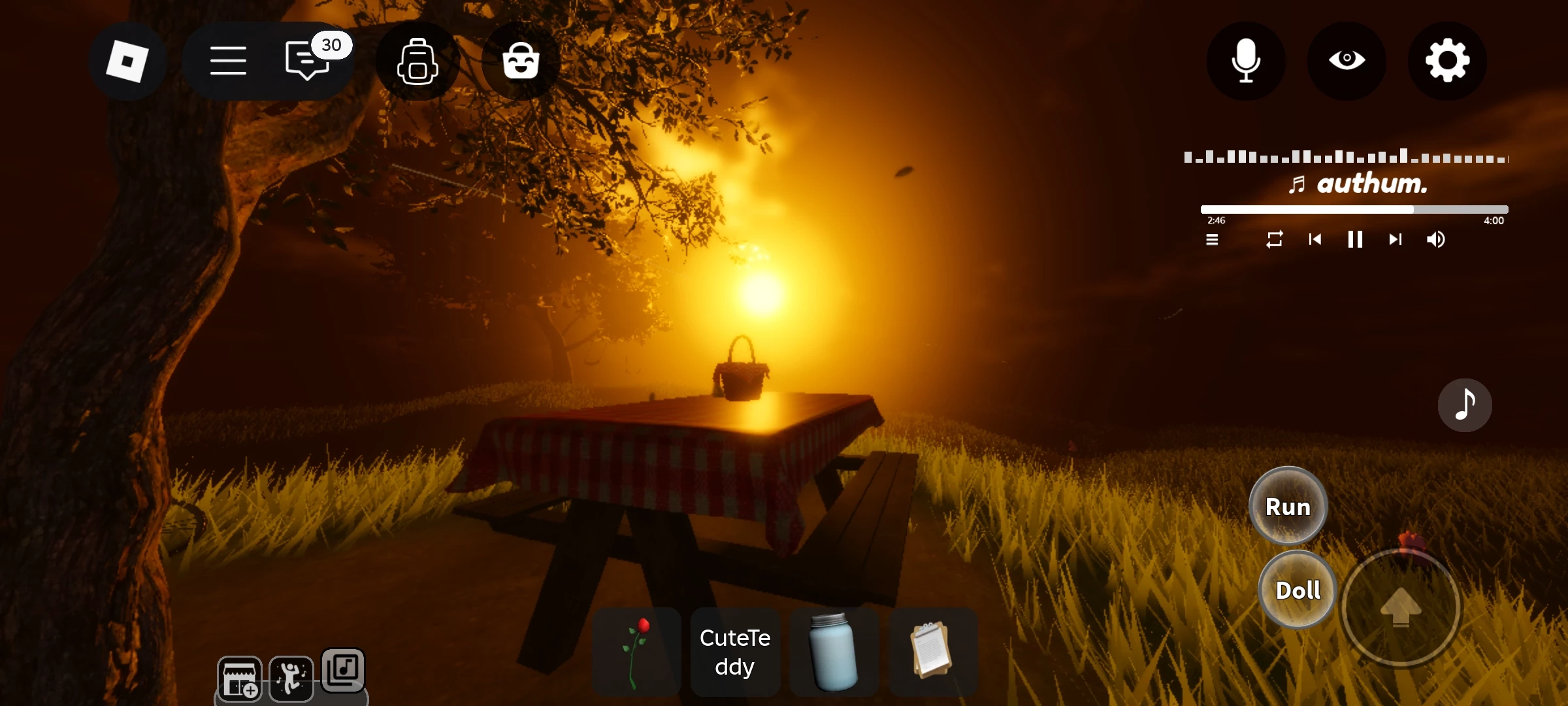Pause the currently playing song
Image resolution: width=1568 pixels, height=706 pixels.
[1355, 240]
